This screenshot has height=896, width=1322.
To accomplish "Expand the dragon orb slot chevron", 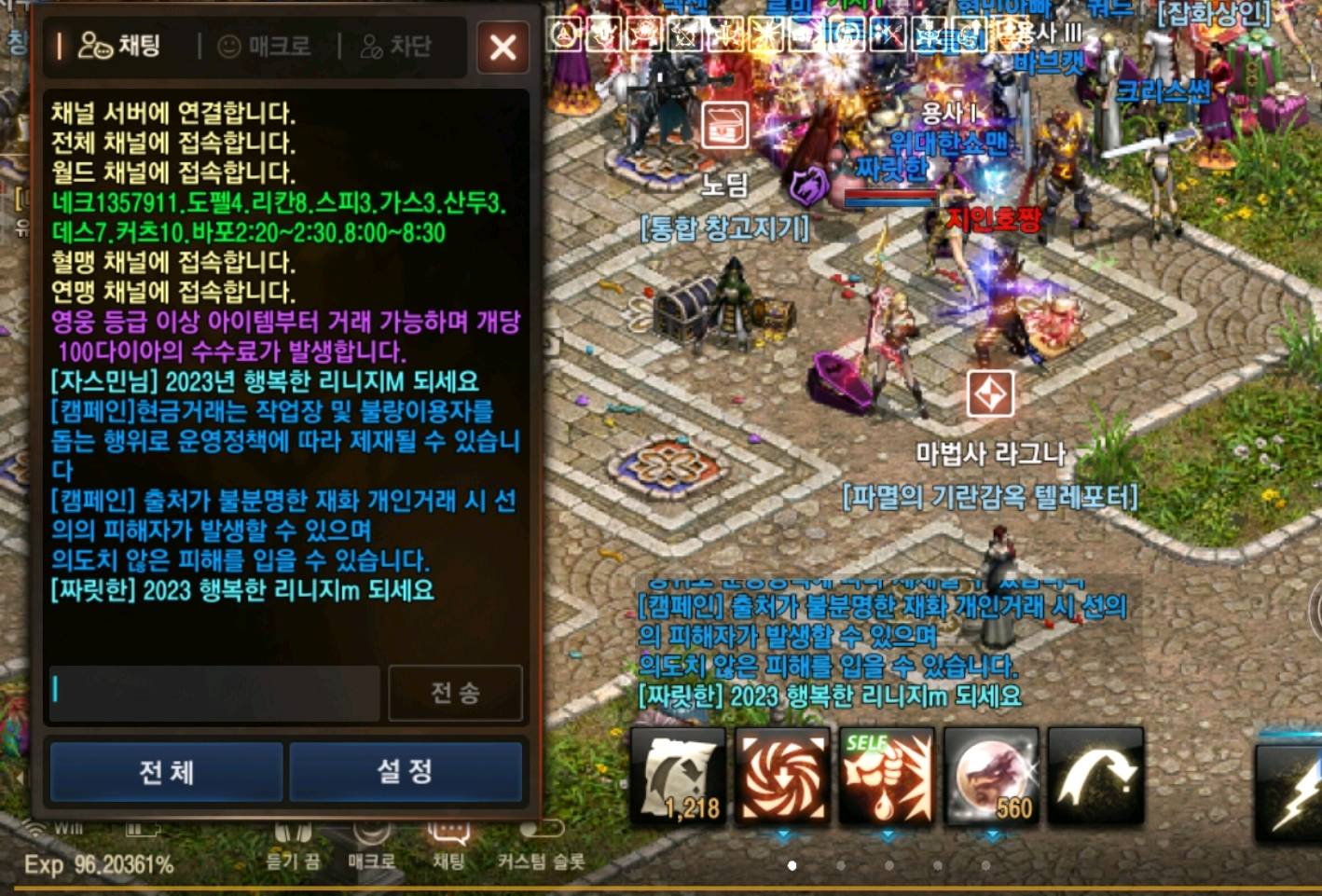I will (x=992, y=835).
